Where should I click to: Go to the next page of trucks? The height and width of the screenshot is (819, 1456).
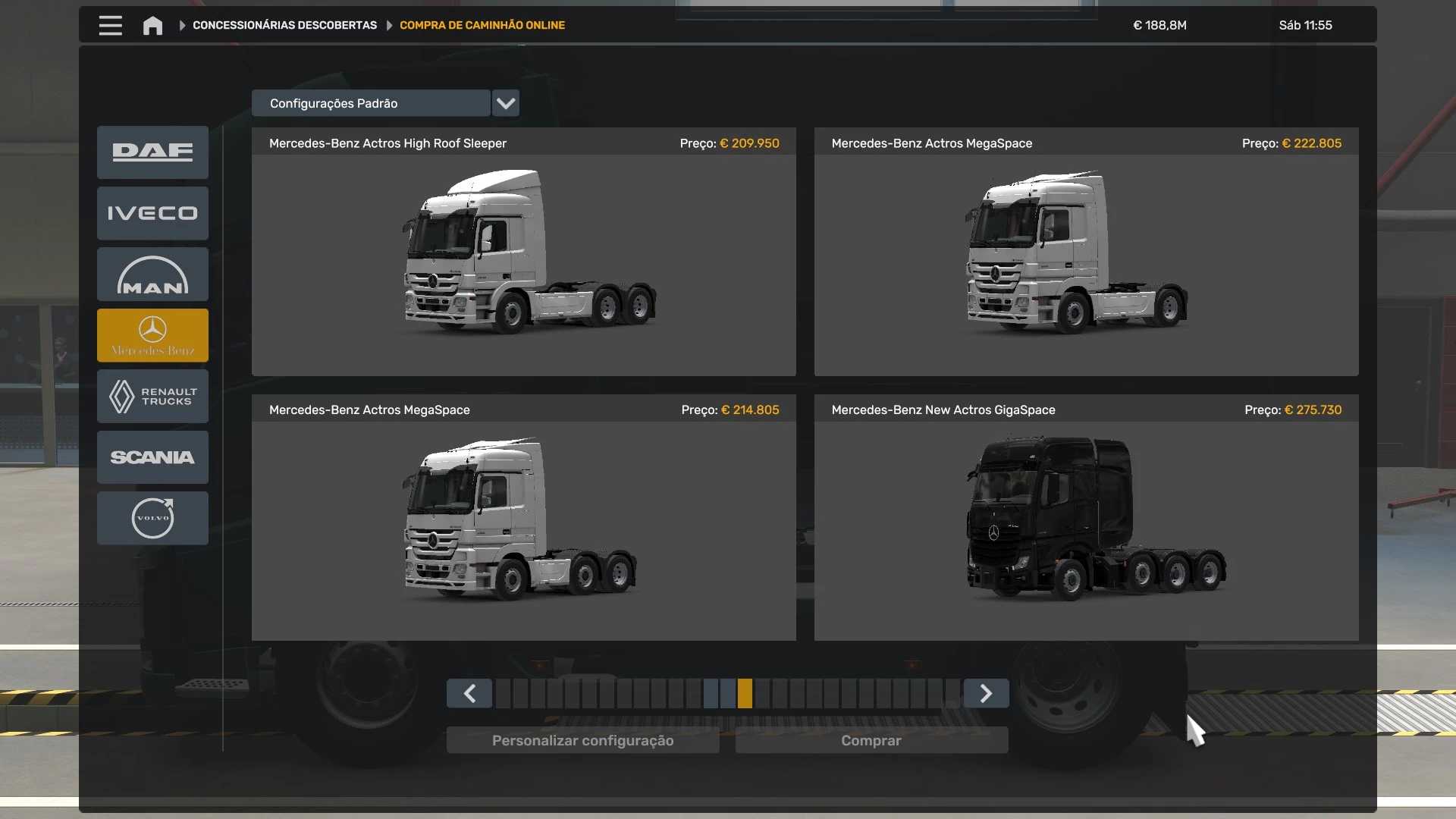(x=986, y=693)
